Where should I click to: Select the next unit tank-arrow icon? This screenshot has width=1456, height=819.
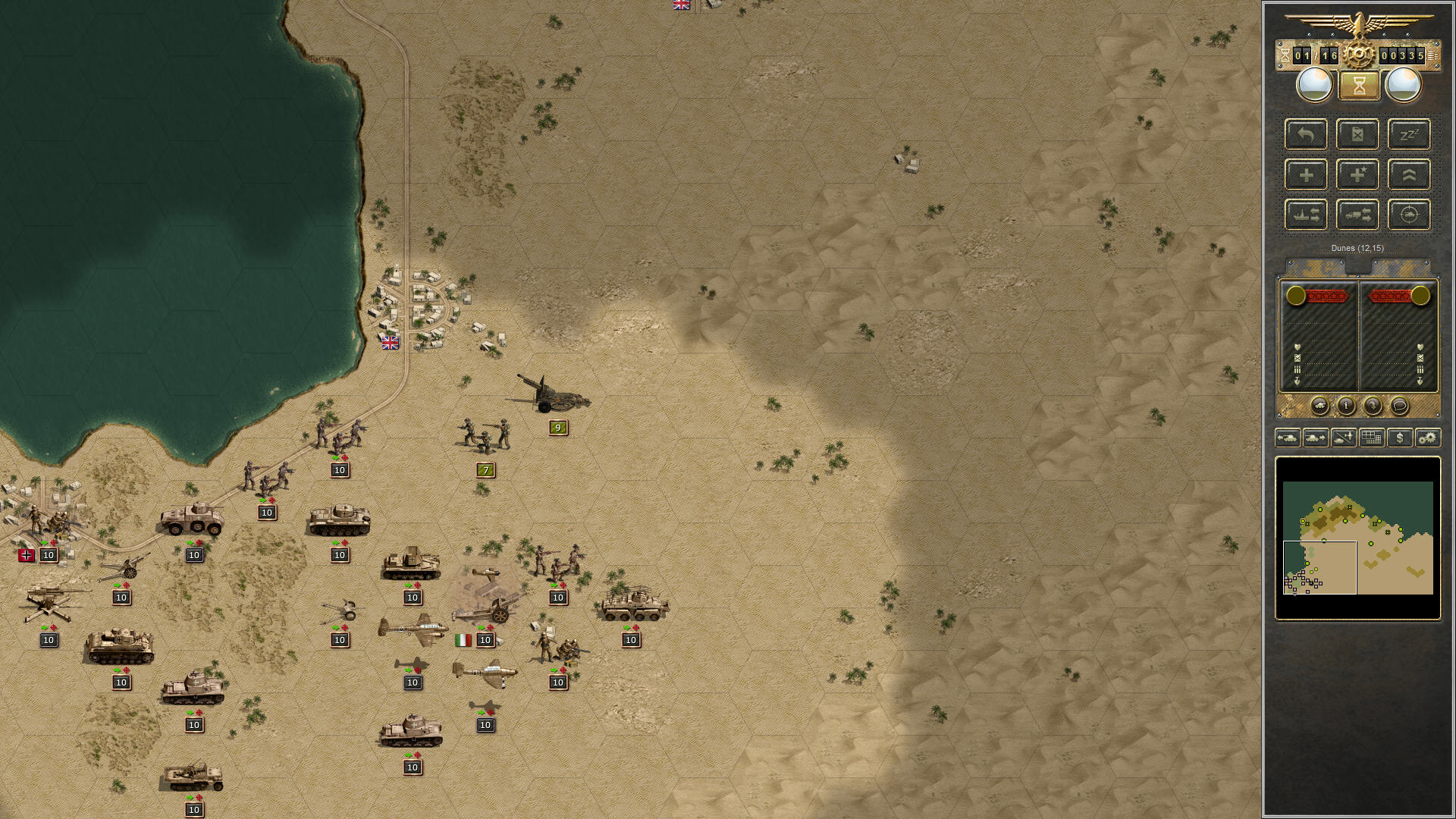point(1316,438)
